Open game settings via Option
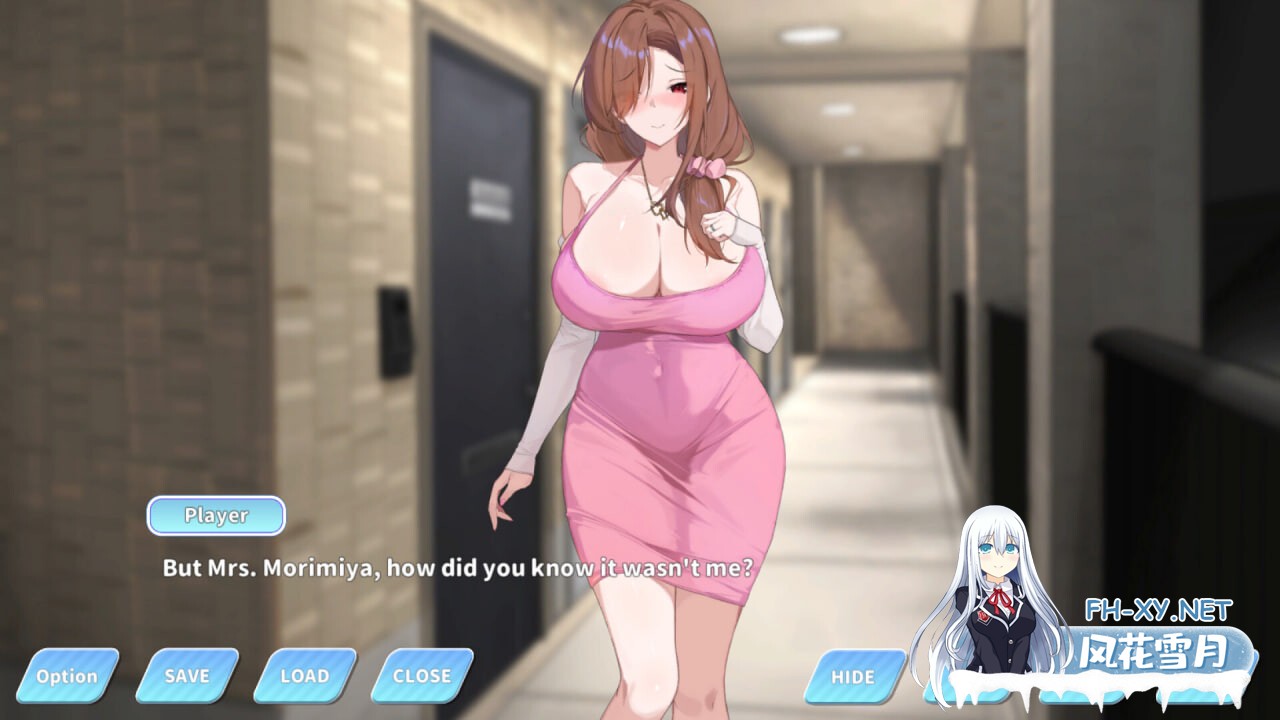Image resolution: width=1280 pixels, height=720 pixels. pyautogui.click(x=66, y=676)
